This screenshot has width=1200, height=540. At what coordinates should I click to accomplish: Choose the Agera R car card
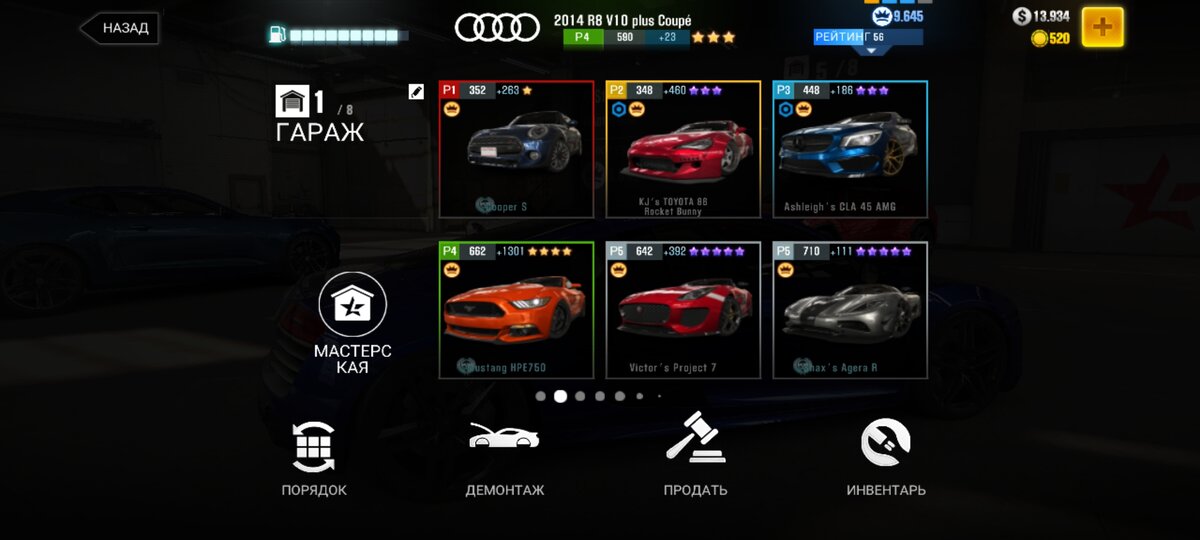click(850, 310)
